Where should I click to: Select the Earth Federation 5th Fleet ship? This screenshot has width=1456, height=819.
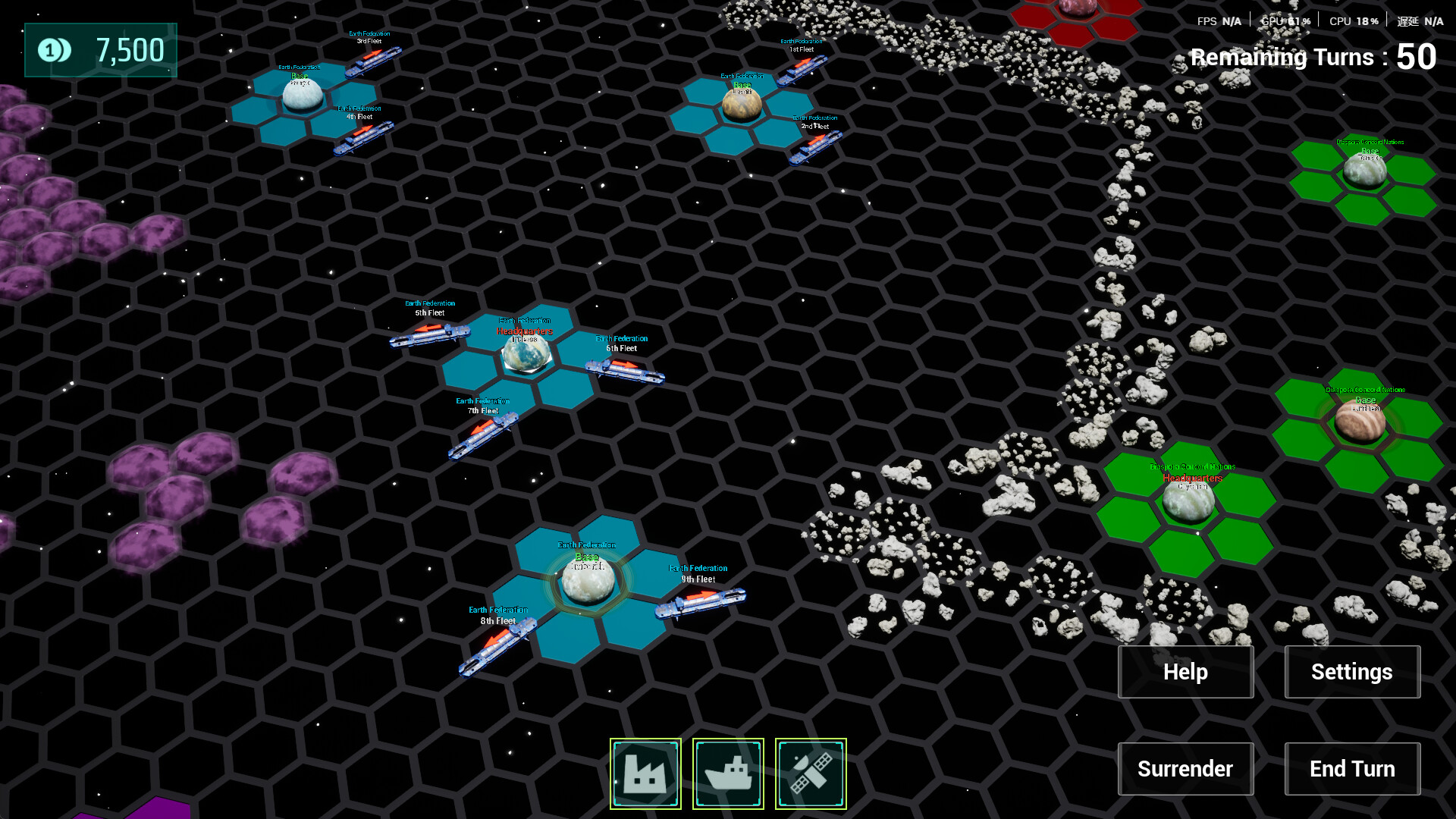(x=429, y=337)
